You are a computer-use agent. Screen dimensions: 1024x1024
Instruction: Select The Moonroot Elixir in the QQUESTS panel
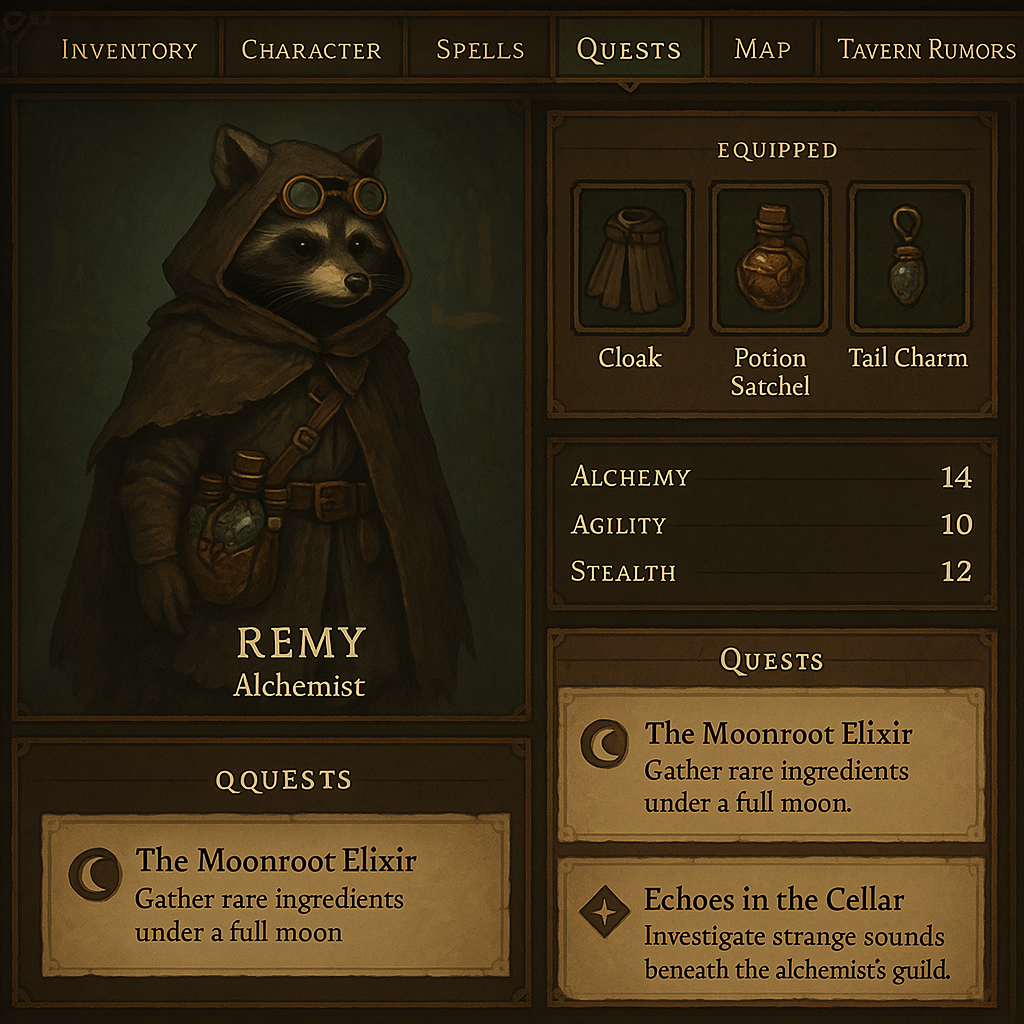click(274, 894)
